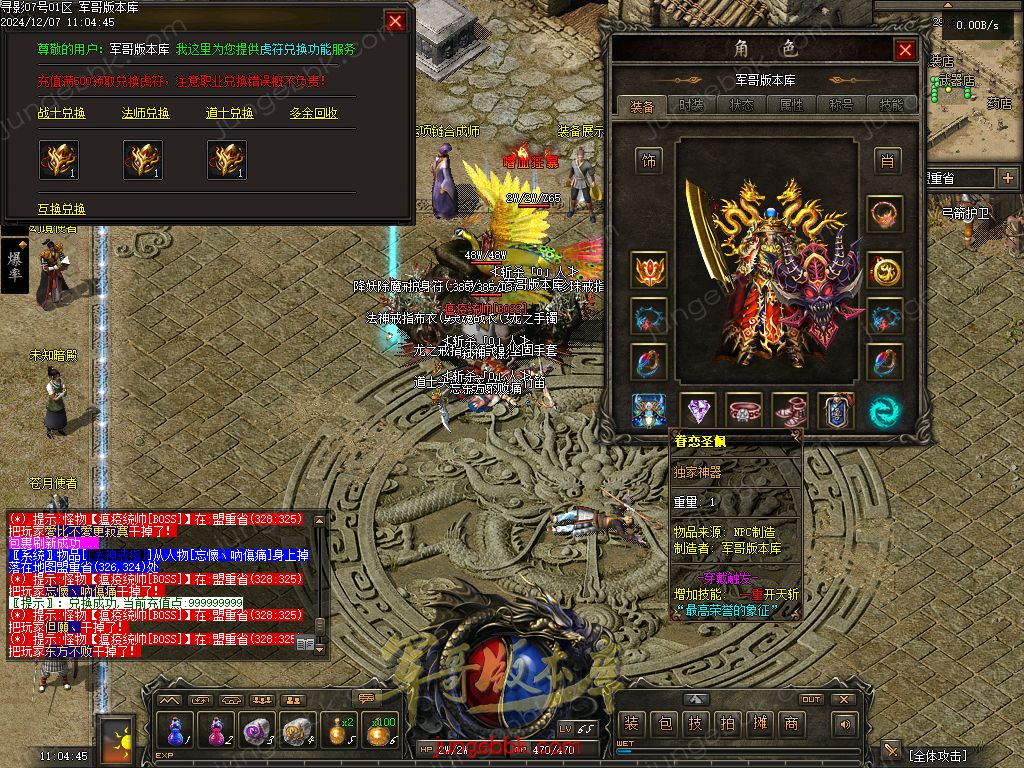Close the 角色 character panel

pyautogui.click(x=905, y=50)
